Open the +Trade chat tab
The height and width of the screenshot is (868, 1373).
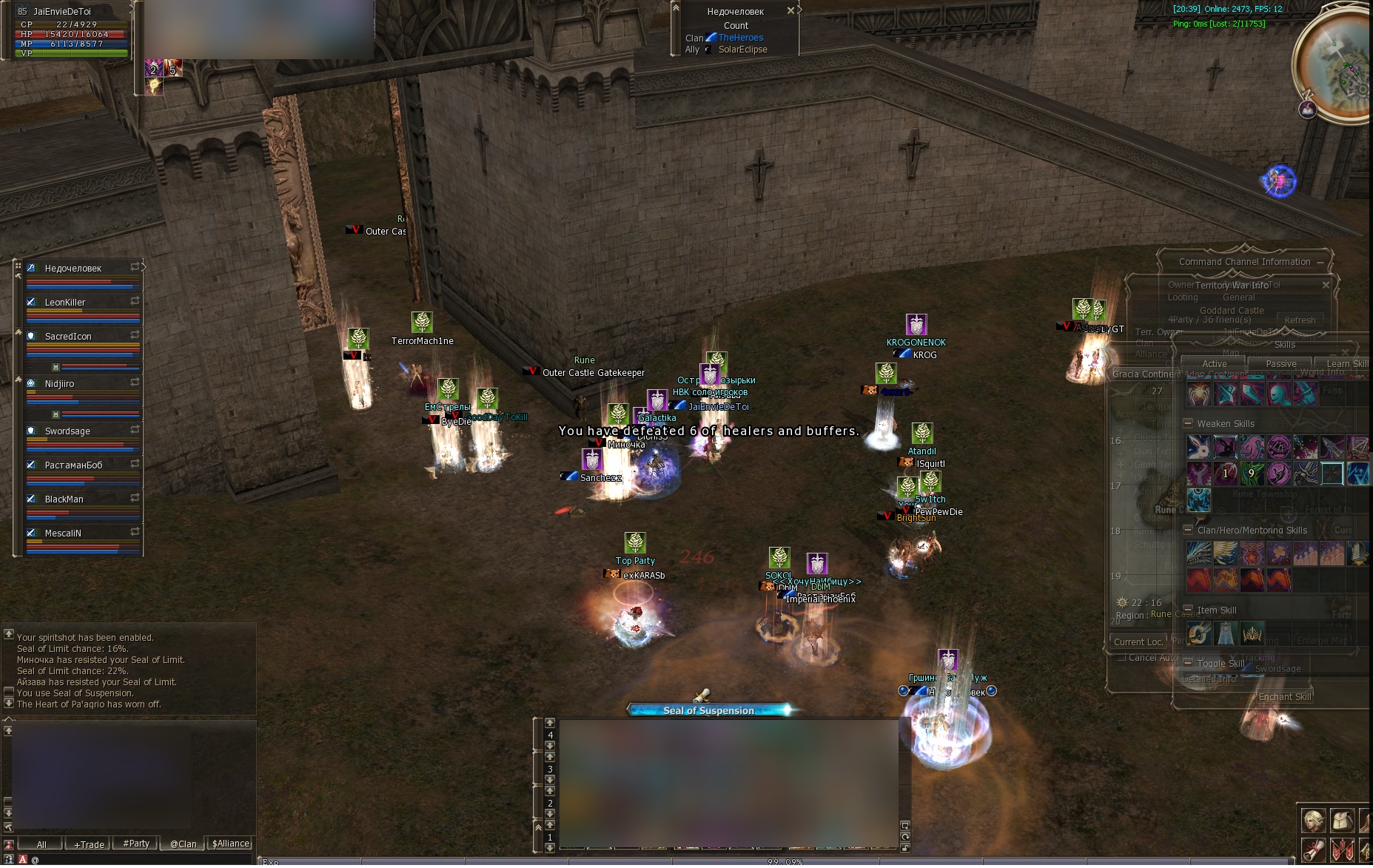tap(89, 844)
